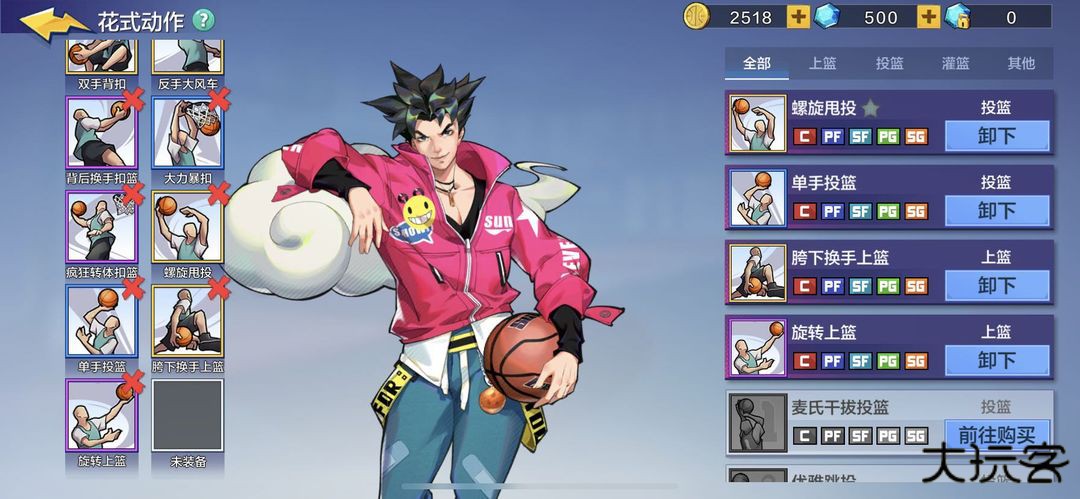Select the 大力暴扣 equipped move slot
The width and height of the screenshot is (1080, 499).
(x=187, y=132)
